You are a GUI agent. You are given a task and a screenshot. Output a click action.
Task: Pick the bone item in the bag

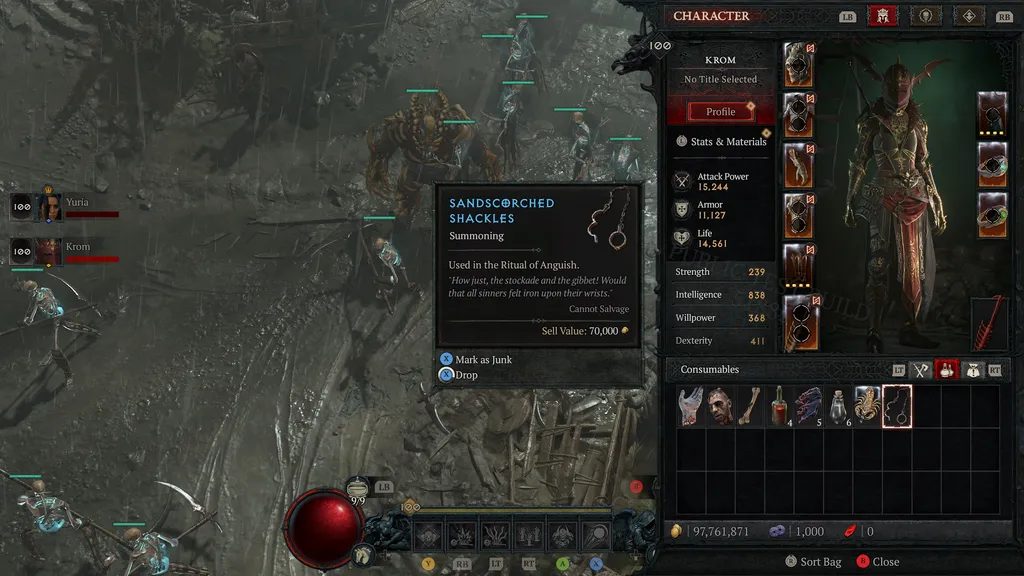750,407
